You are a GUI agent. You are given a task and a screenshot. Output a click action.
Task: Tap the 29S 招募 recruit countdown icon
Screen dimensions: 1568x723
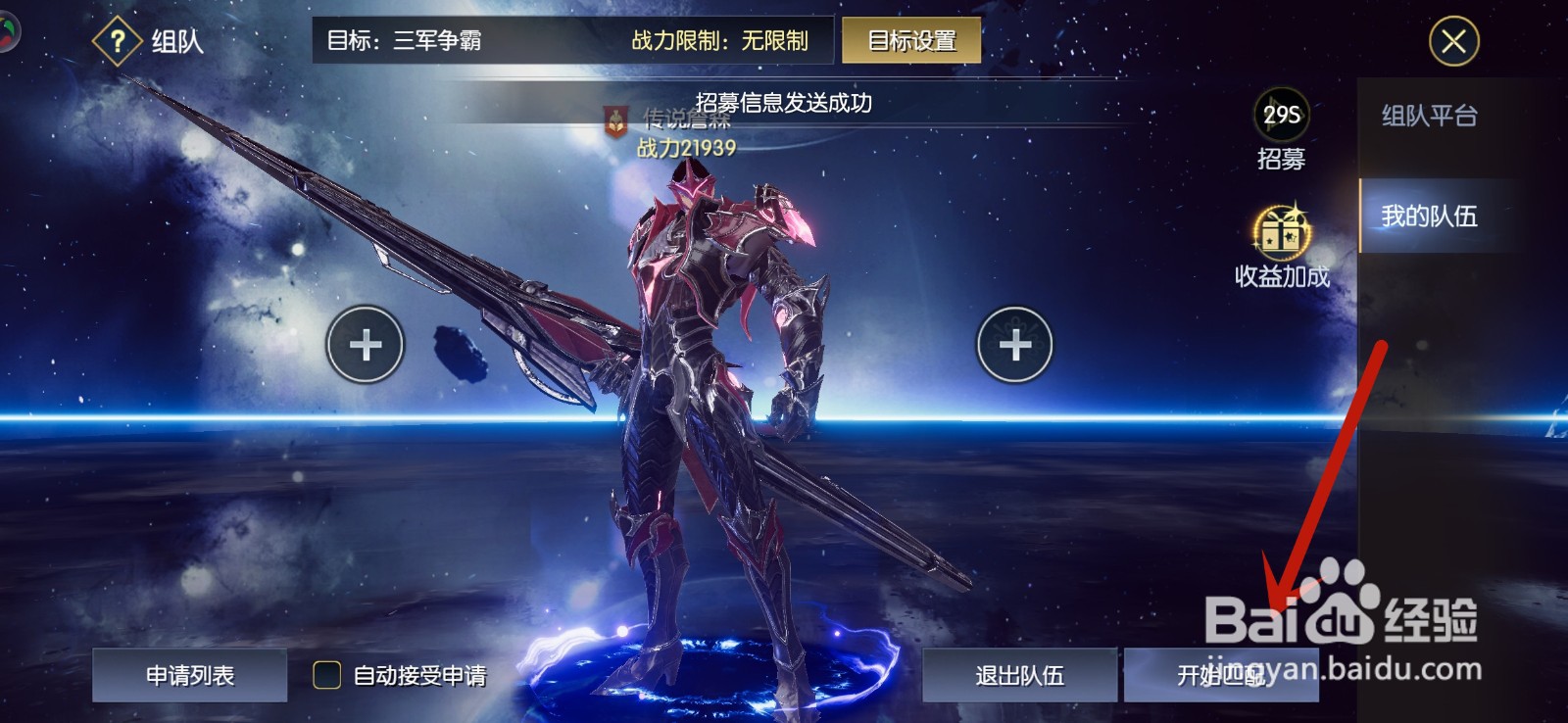click(x=1284, y=118)
